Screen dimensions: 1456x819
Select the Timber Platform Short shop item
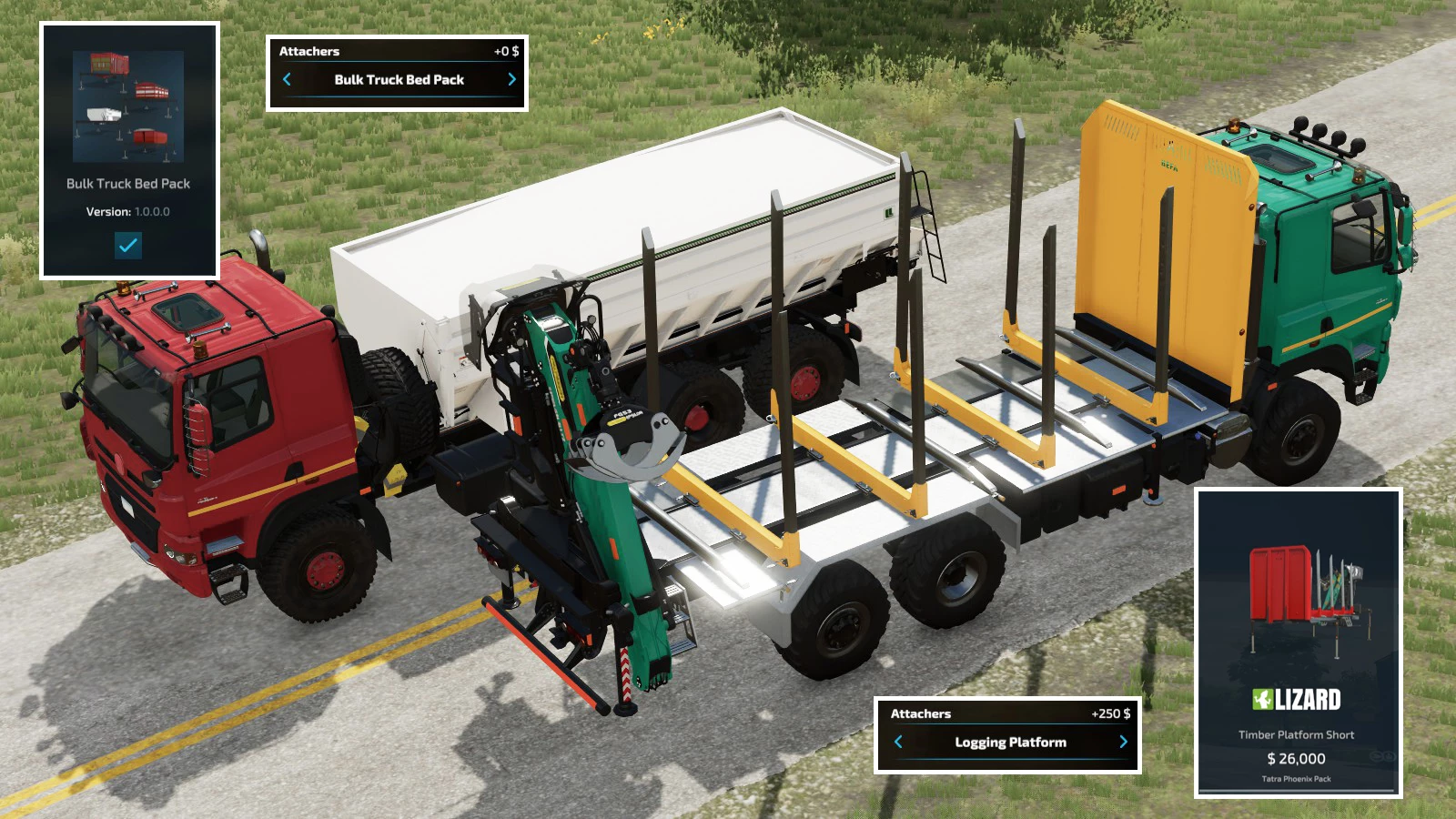pyautogui.click(x=1298, y=642)
